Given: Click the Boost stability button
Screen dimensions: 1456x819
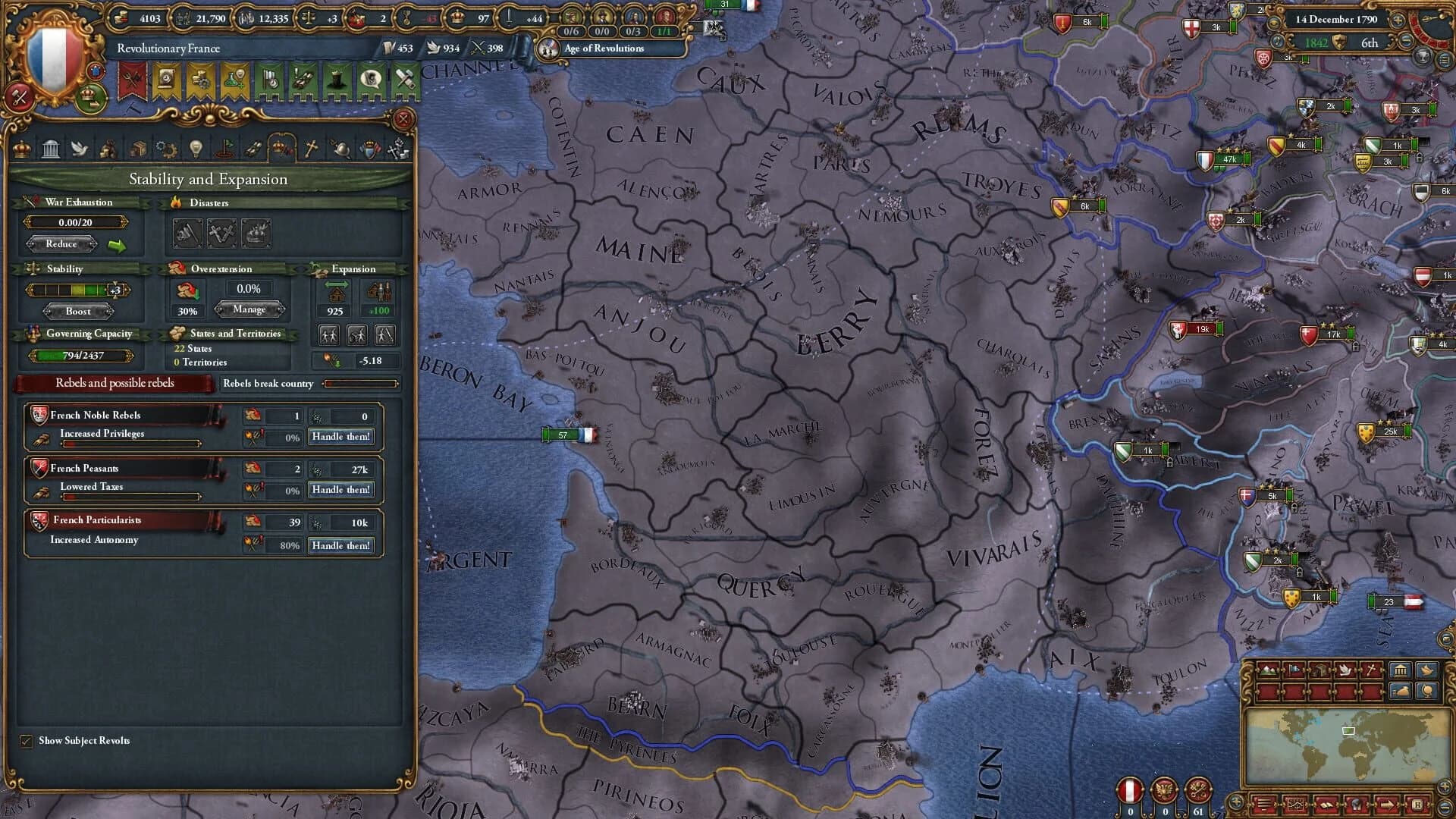Looking at the screenshot, I should pos(78,311).
